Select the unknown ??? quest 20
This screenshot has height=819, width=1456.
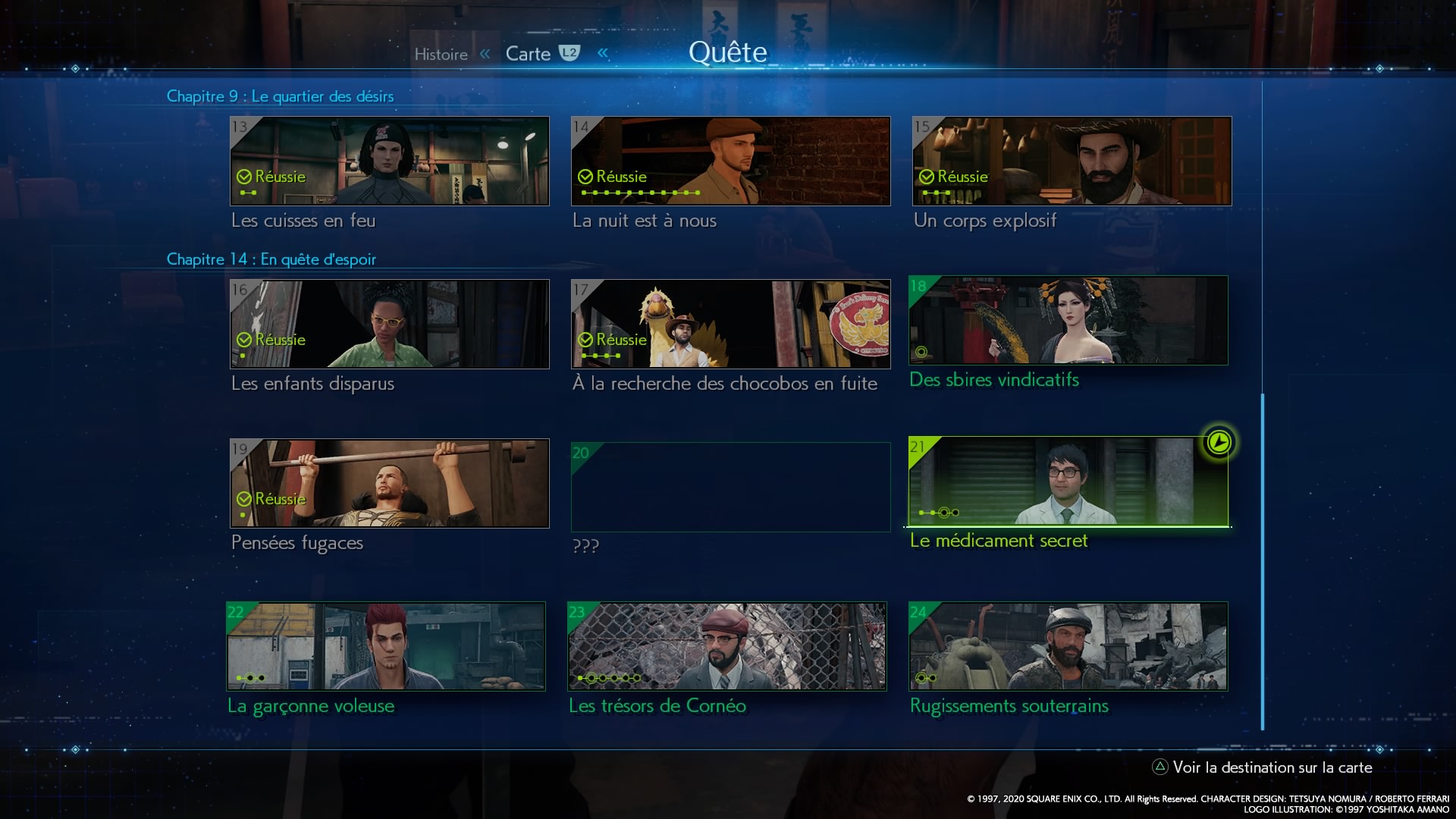(730, 487)
